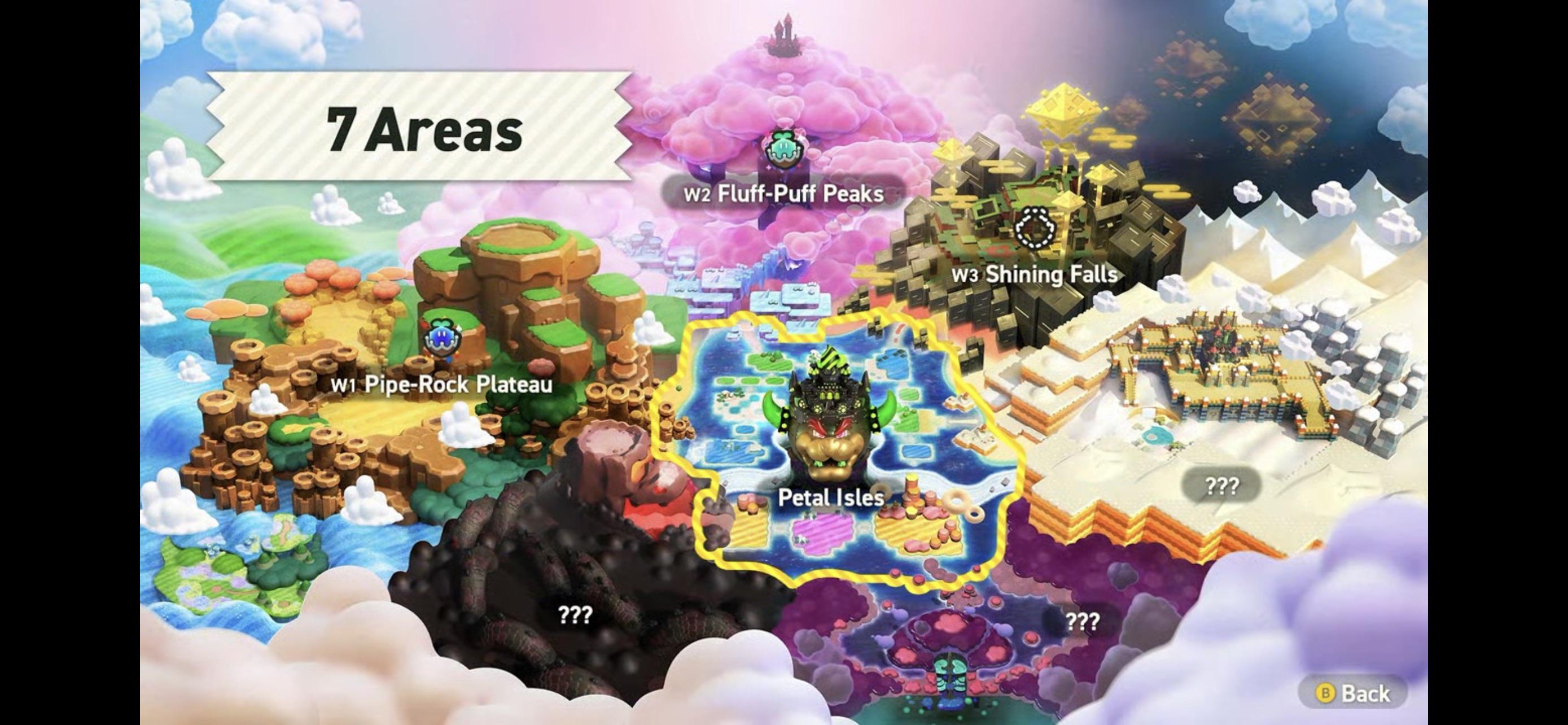Image resolution: width=1568 pixels, height=725 pixels.
Task: Click the W3 Shining Falls label
Action: [1035, 274]
